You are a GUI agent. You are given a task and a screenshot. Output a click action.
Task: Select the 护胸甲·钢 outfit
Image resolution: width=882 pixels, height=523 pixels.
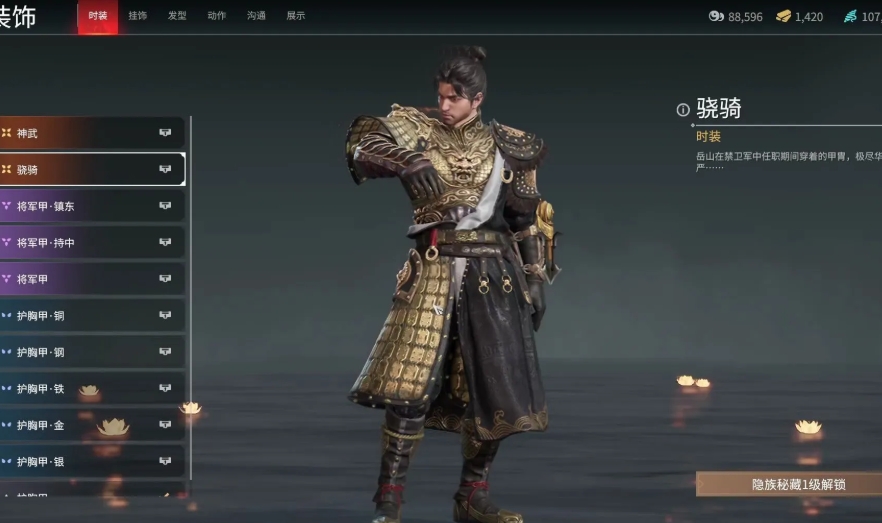[x=90, y=352]
